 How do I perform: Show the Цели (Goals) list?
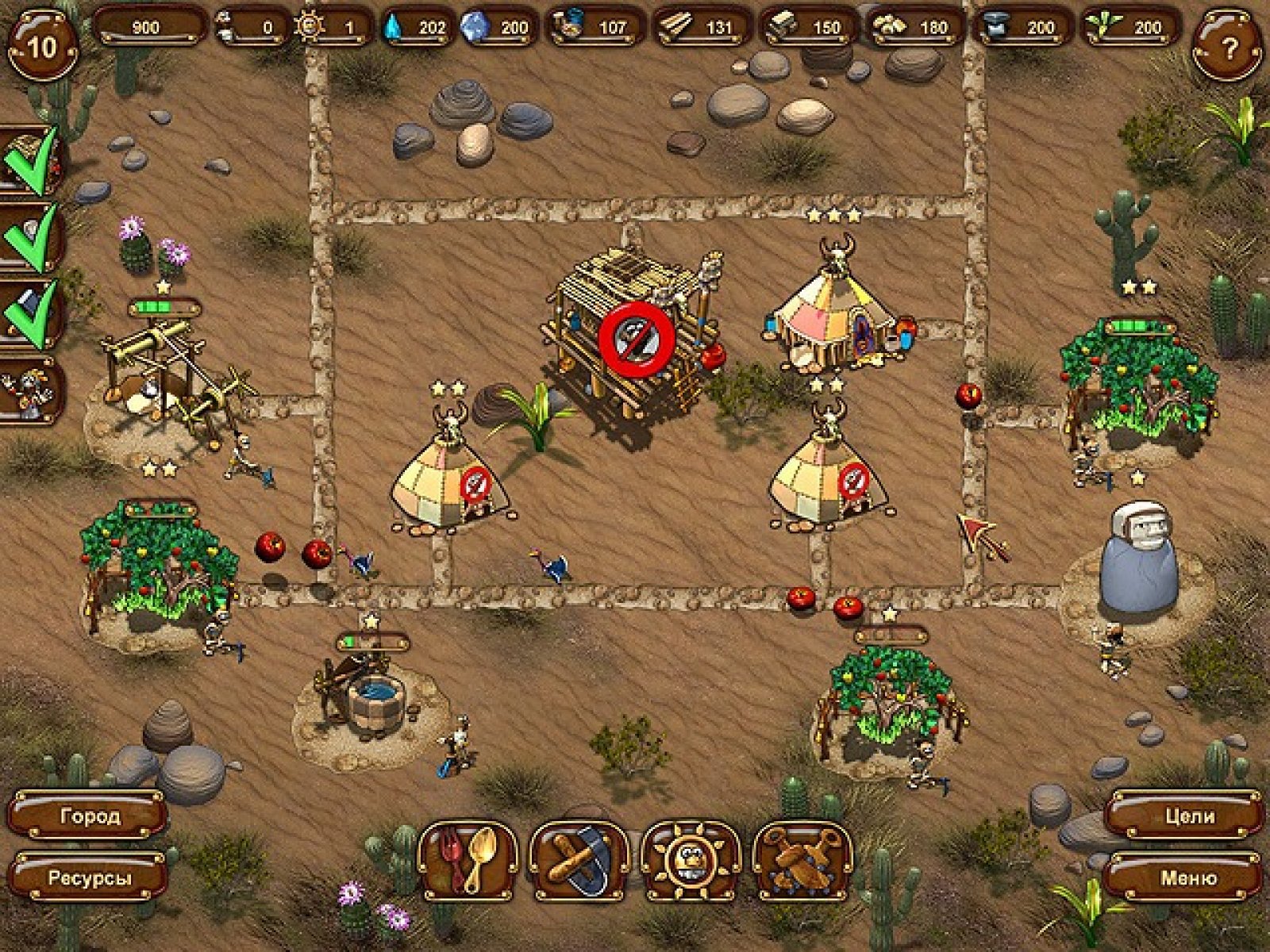pyautogui.click(x=1188, y=816)
